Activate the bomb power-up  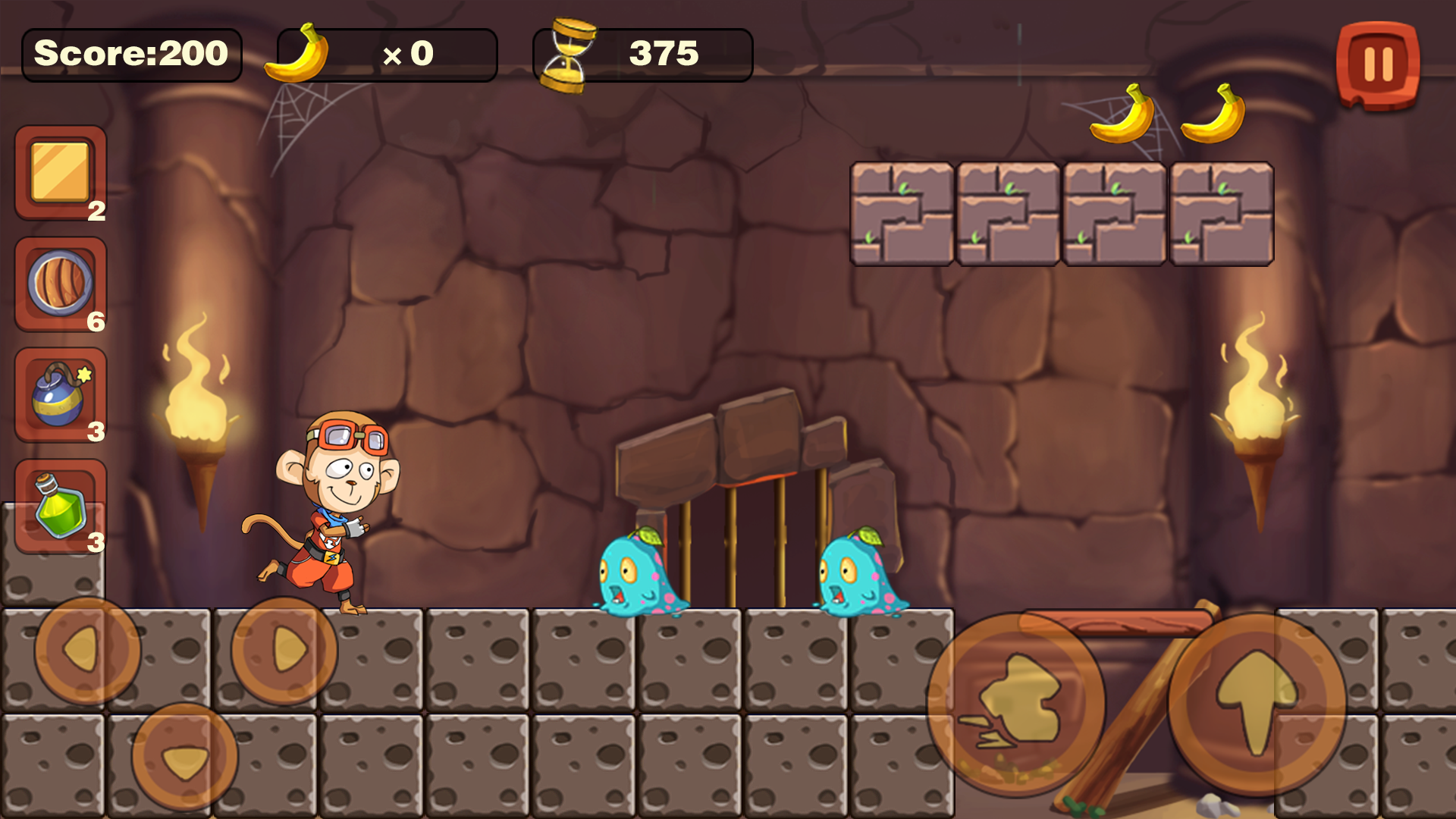(x=58, y=397)
